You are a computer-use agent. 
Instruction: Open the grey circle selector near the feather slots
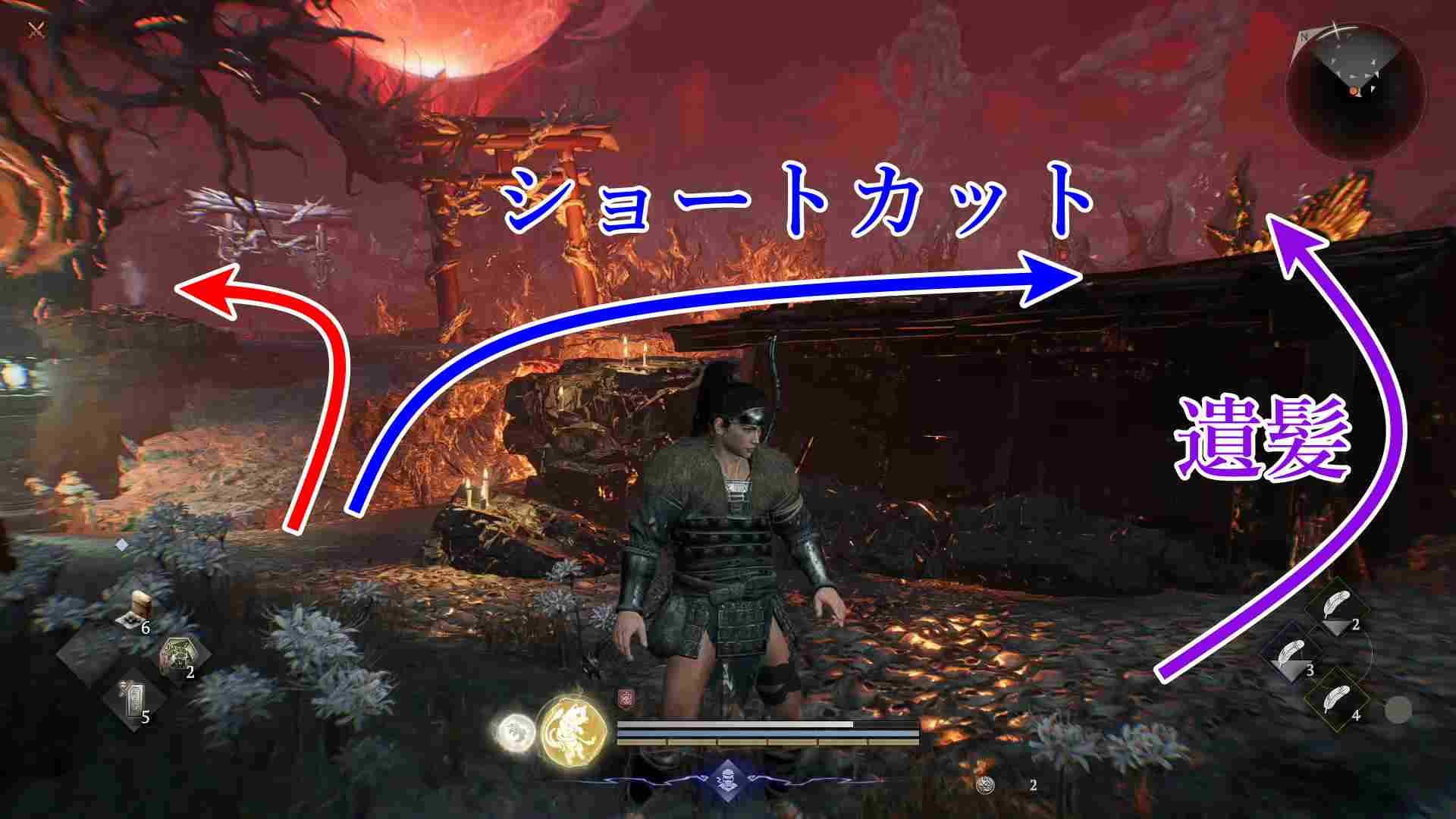(x=1399, y=711)
